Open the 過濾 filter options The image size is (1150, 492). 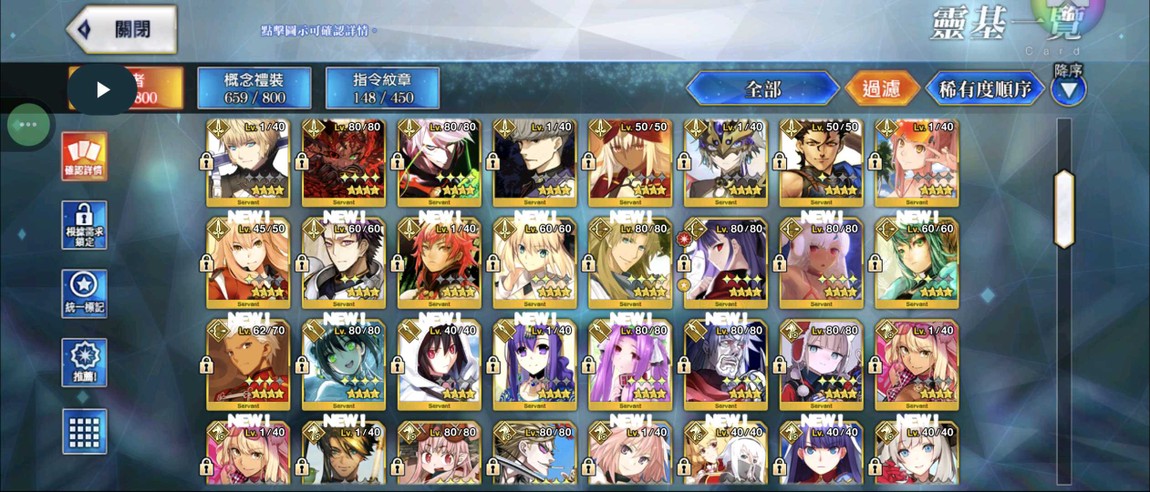coord(882,88)
